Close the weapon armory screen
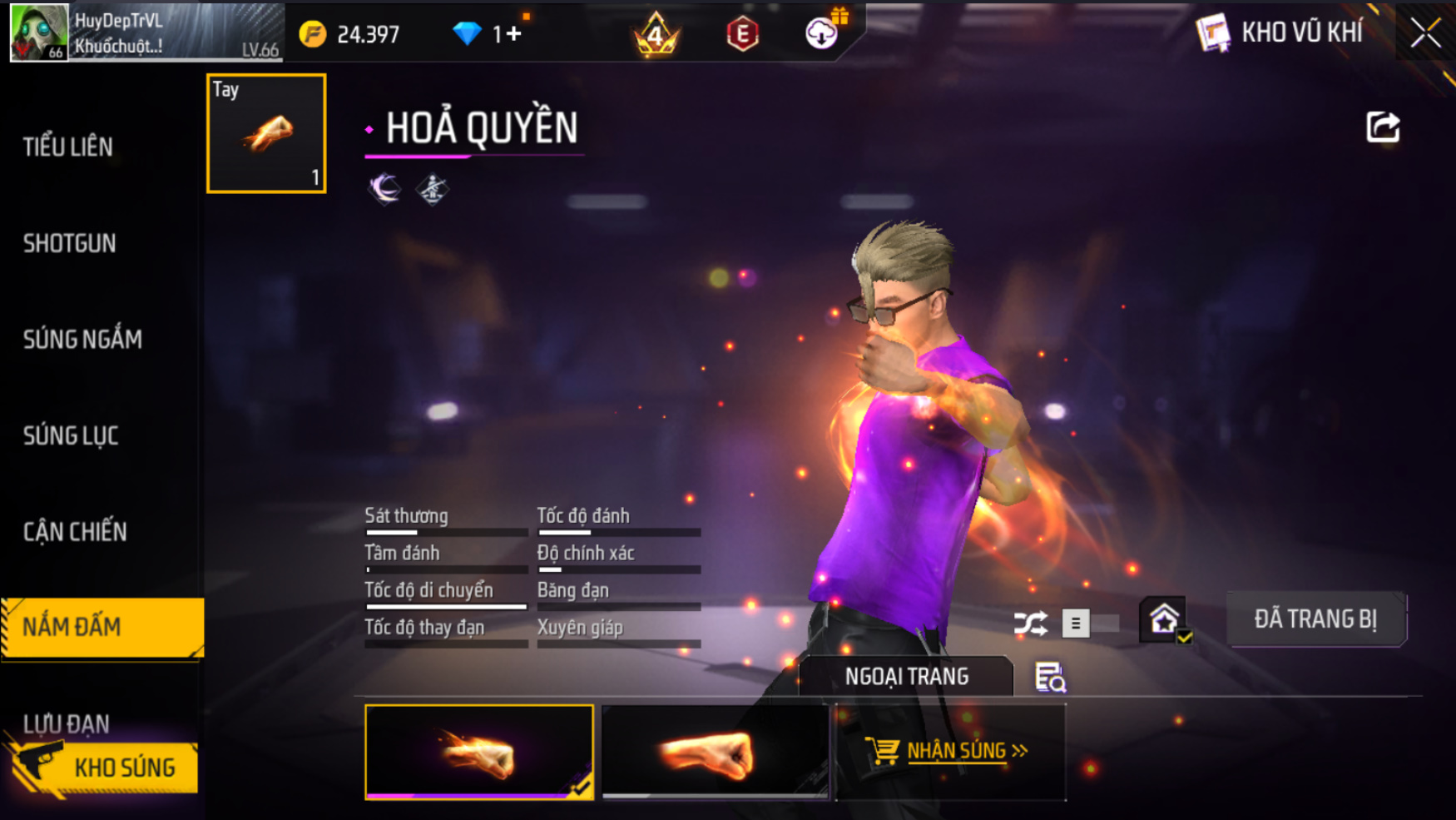 (x=1424, y=33)
